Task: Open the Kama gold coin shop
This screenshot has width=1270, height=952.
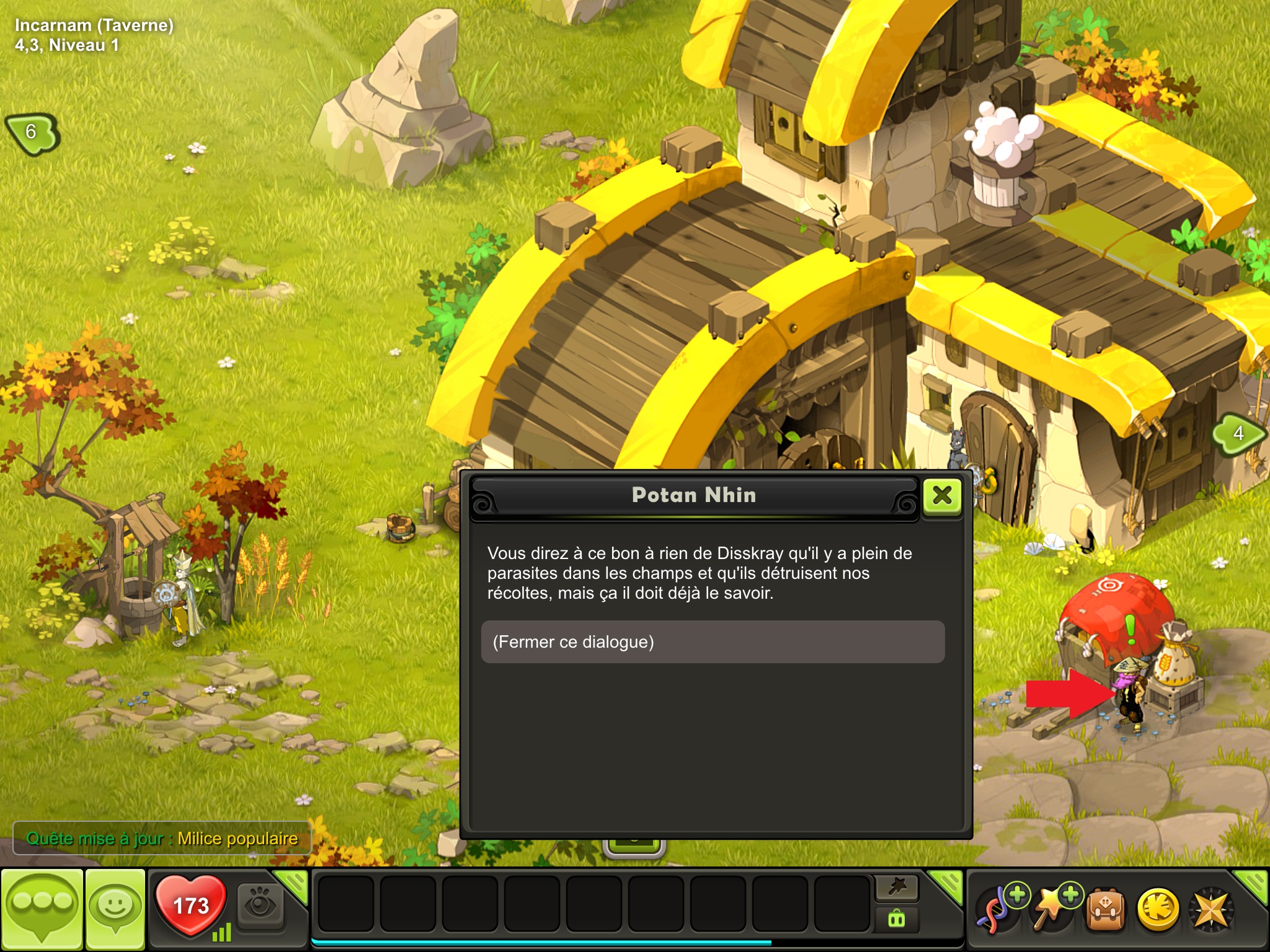Action: [x=1158, y=910]
